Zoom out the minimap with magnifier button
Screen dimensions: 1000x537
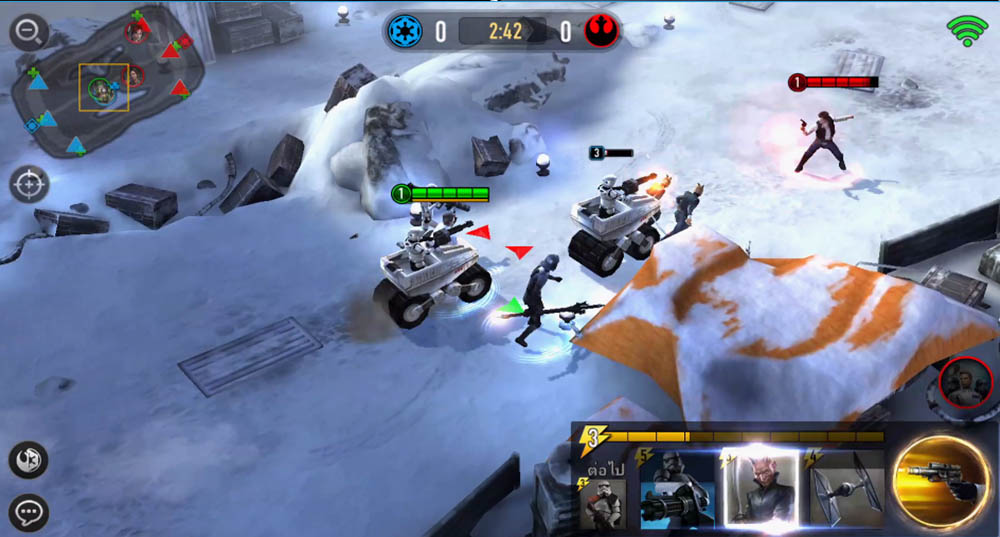pos(30,32)
